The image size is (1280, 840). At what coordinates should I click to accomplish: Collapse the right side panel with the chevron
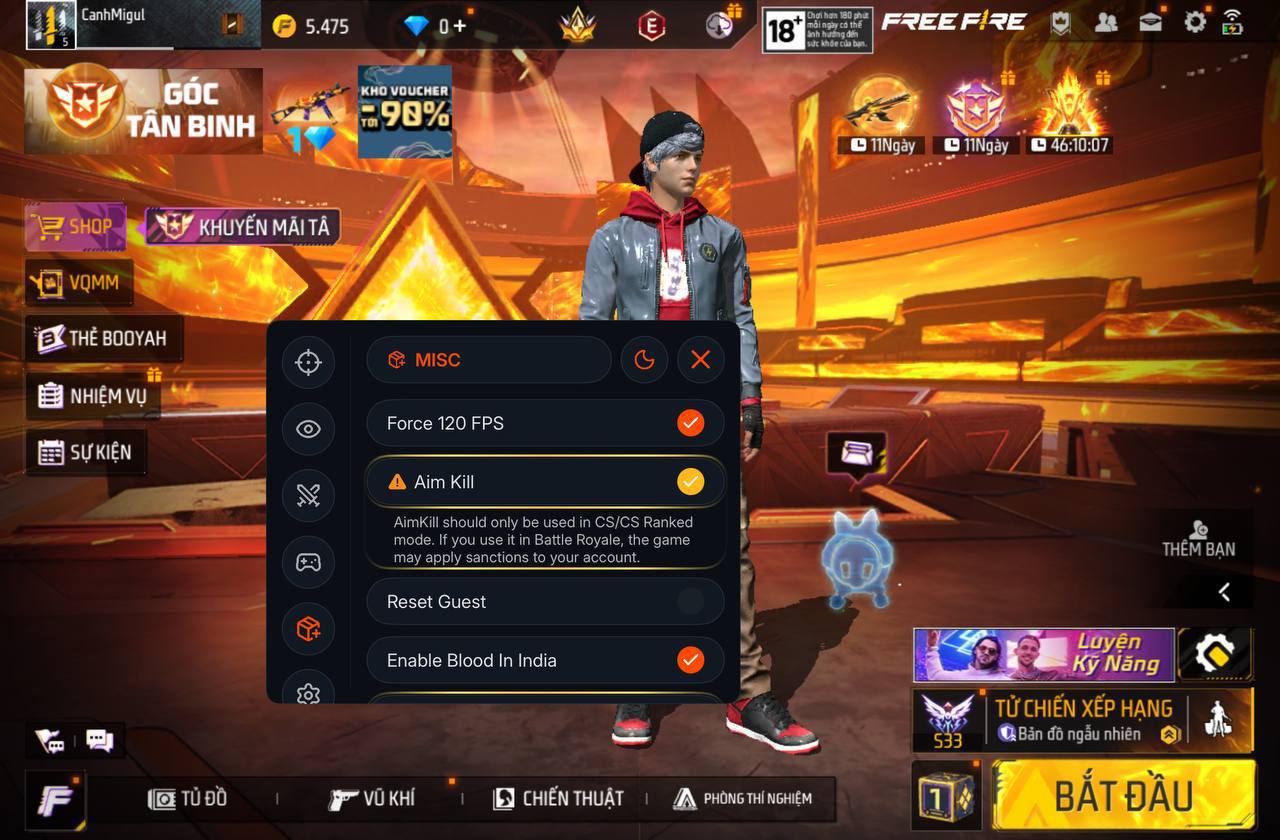click(x=1224, y=591)
